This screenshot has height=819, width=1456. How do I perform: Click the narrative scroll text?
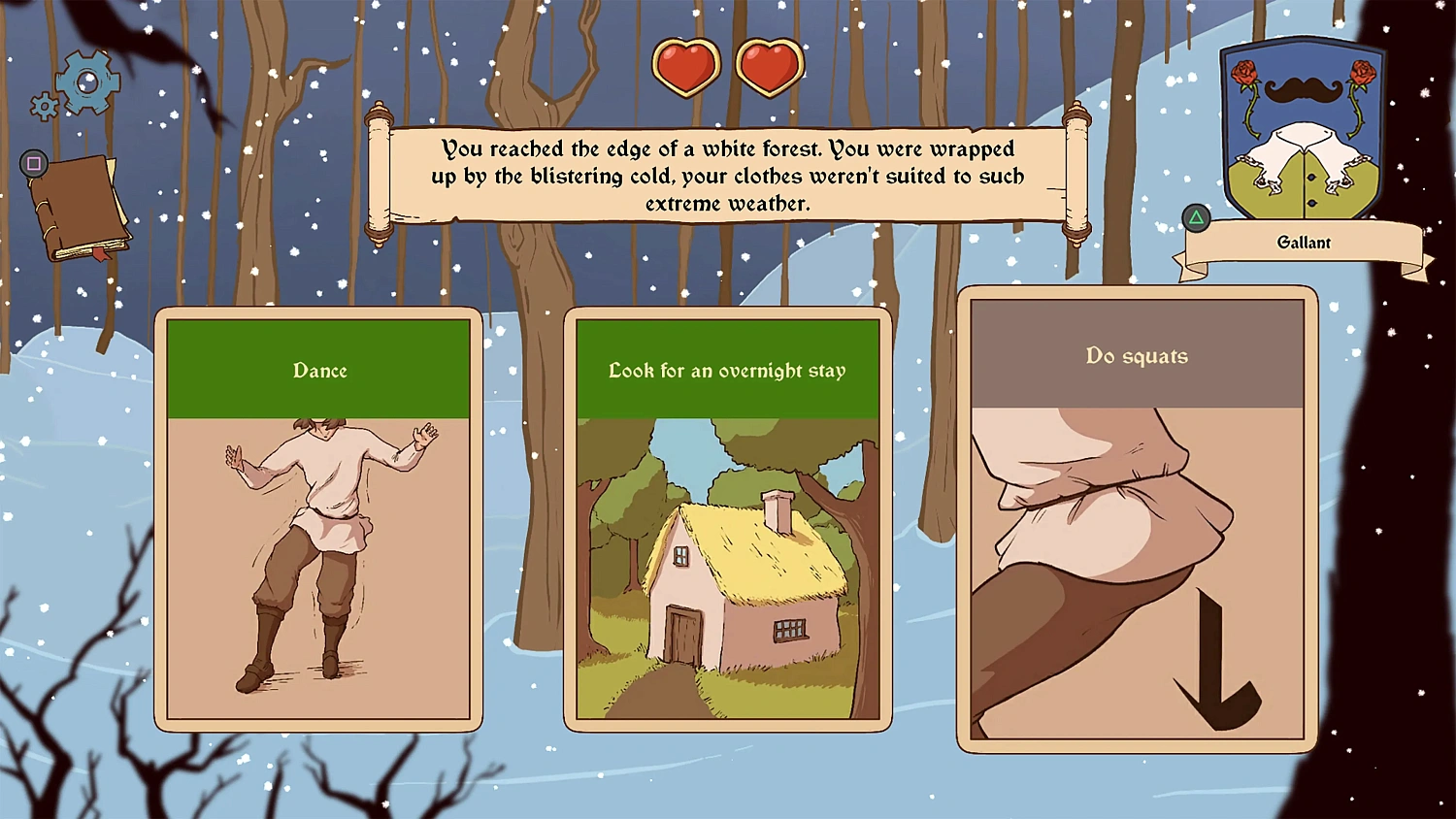click(728, 177)
